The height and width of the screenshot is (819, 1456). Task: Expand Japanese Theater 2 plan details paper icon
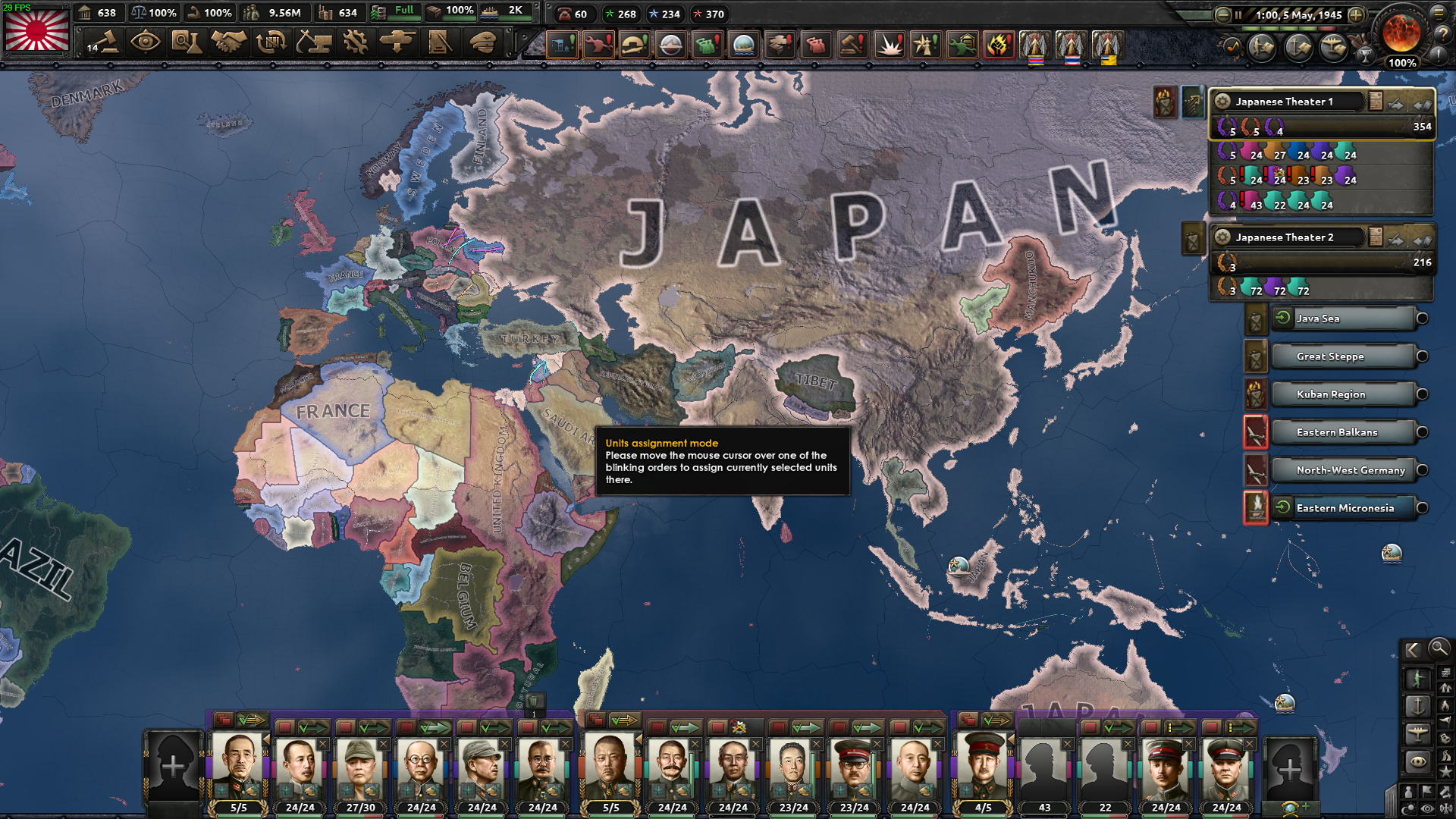1375,237
